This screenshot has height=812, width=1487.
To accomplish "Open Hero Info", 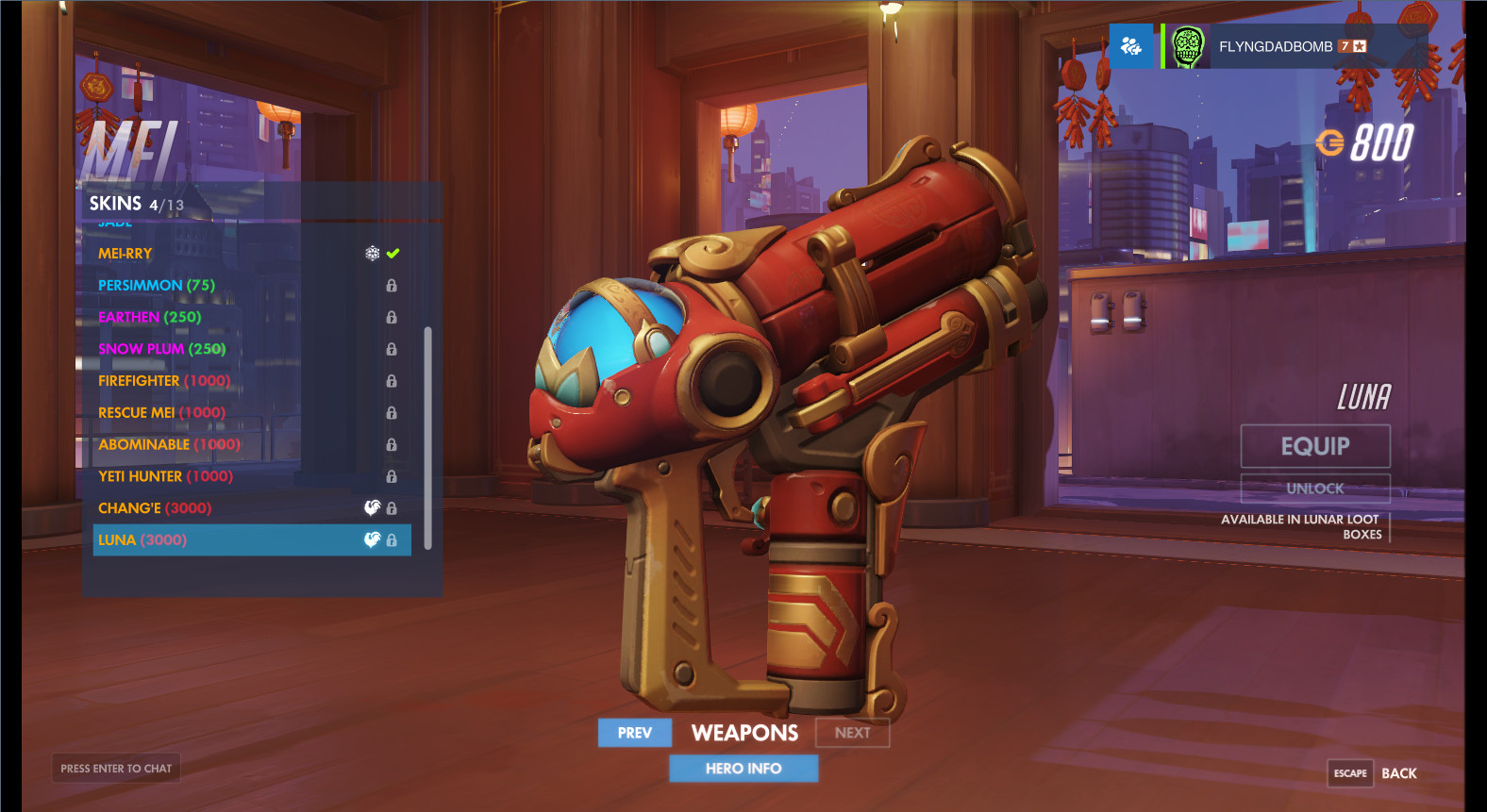I will pyautogui.click(x=743, y=769).
